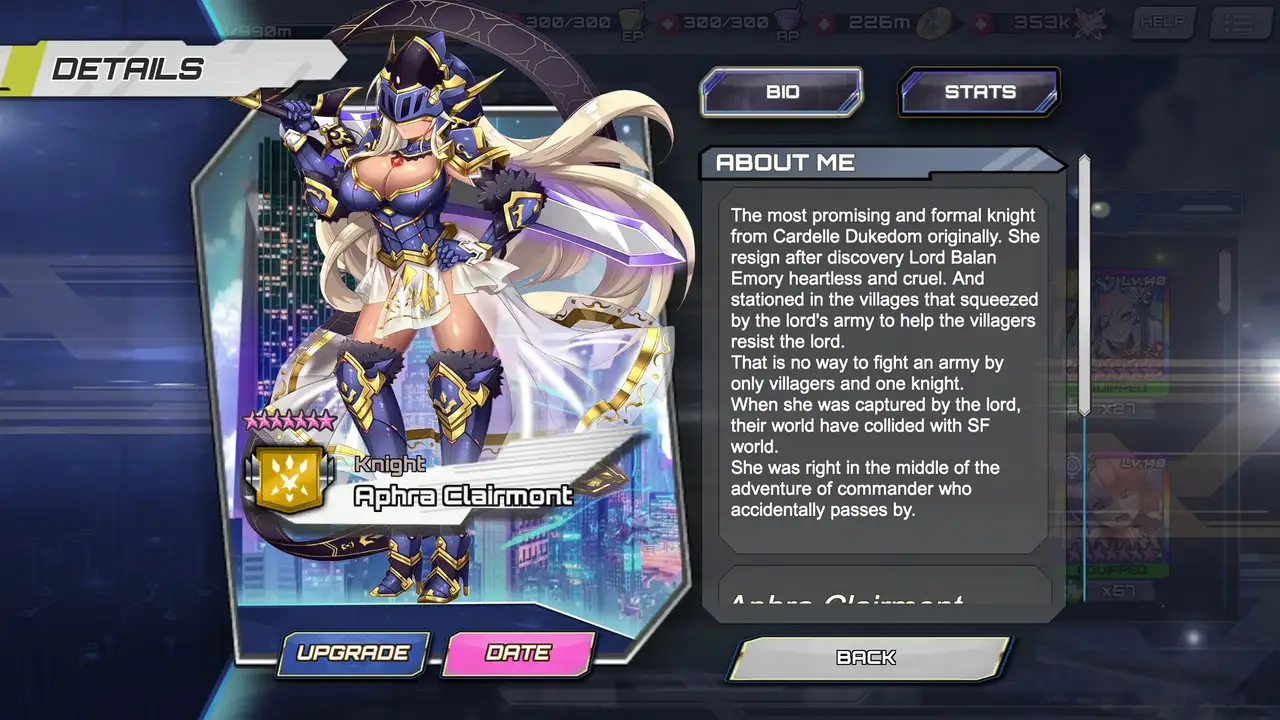Image resolution: width=1280 pixels, height=720 pixels.
Task: Start a DATE with the knight
Action: [518, 653]
